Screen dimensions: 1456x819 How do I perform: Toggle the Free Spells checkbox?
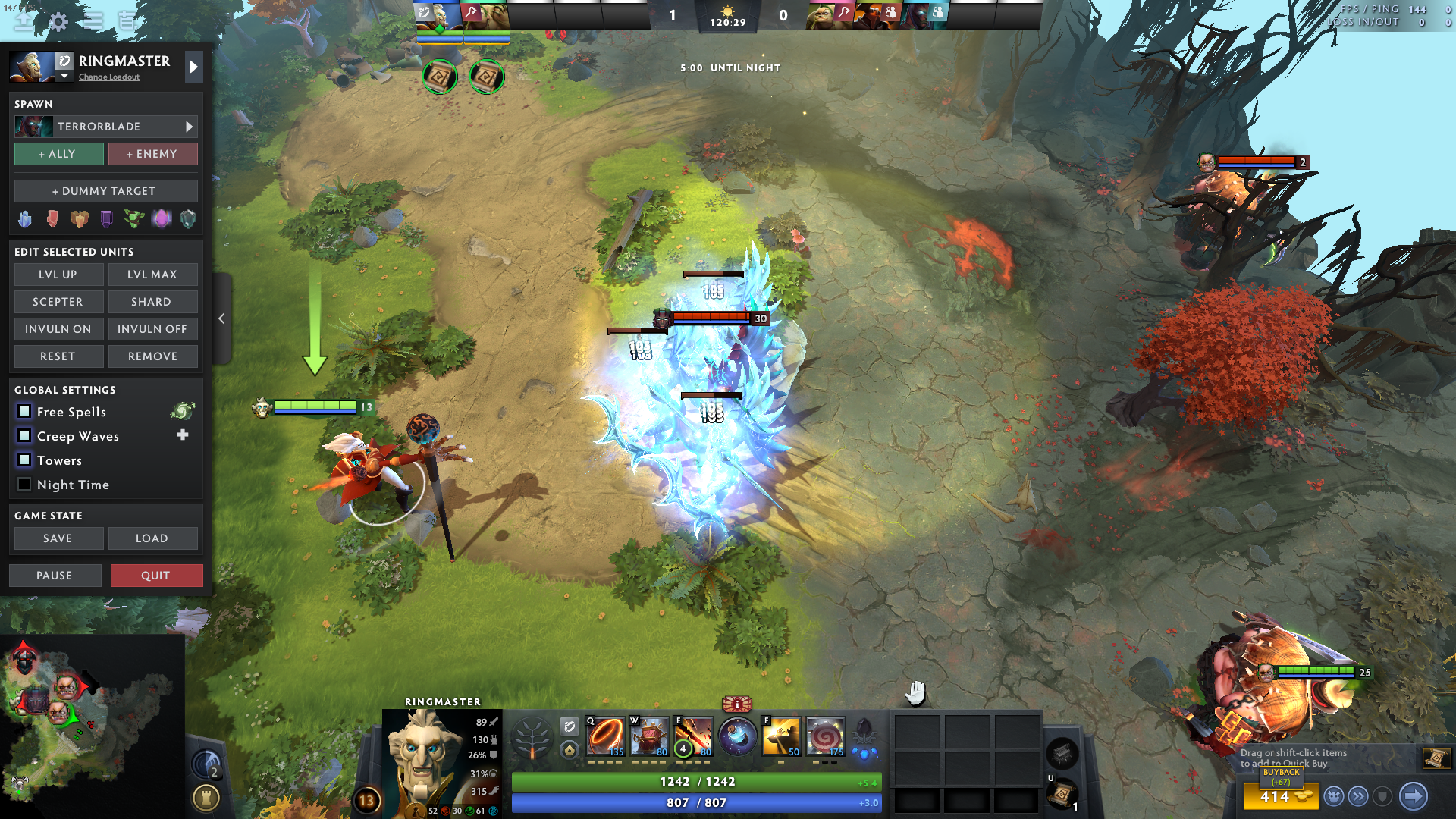(x=24, y=412)
